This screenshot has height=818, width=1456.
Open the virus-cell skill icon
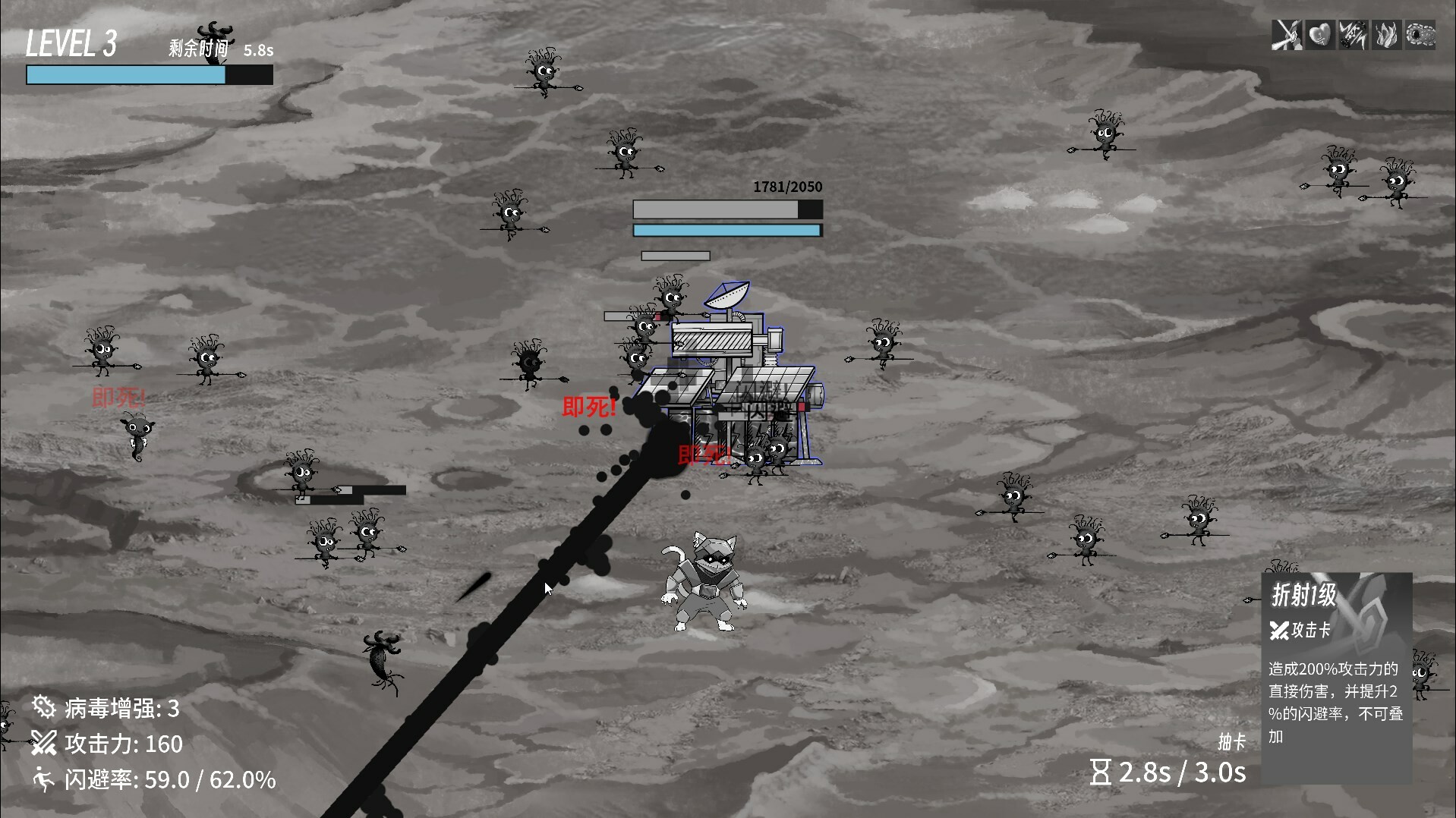coord(1420,34)
